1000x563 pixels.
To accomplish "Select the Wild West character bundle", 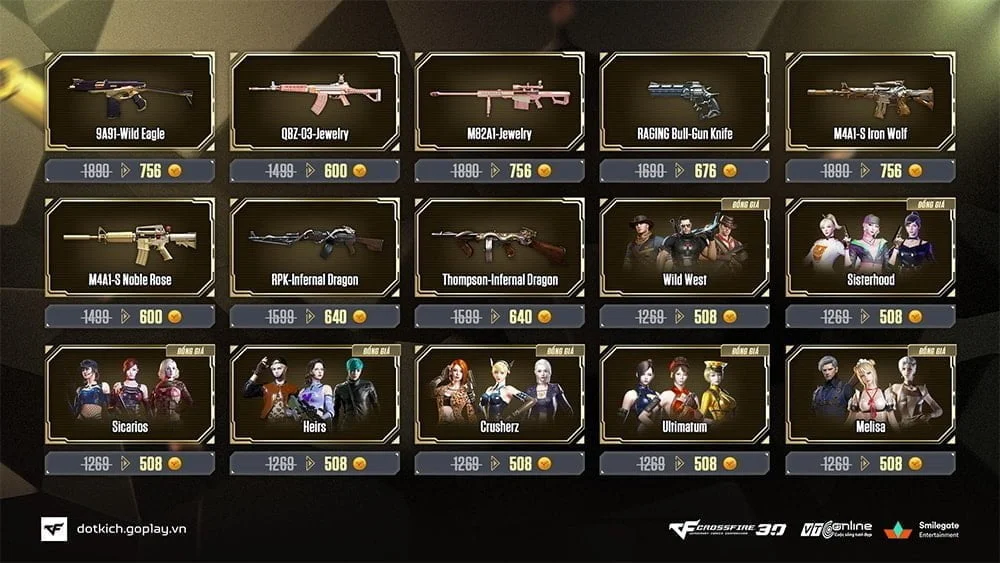I will click(x=684, y=248).
